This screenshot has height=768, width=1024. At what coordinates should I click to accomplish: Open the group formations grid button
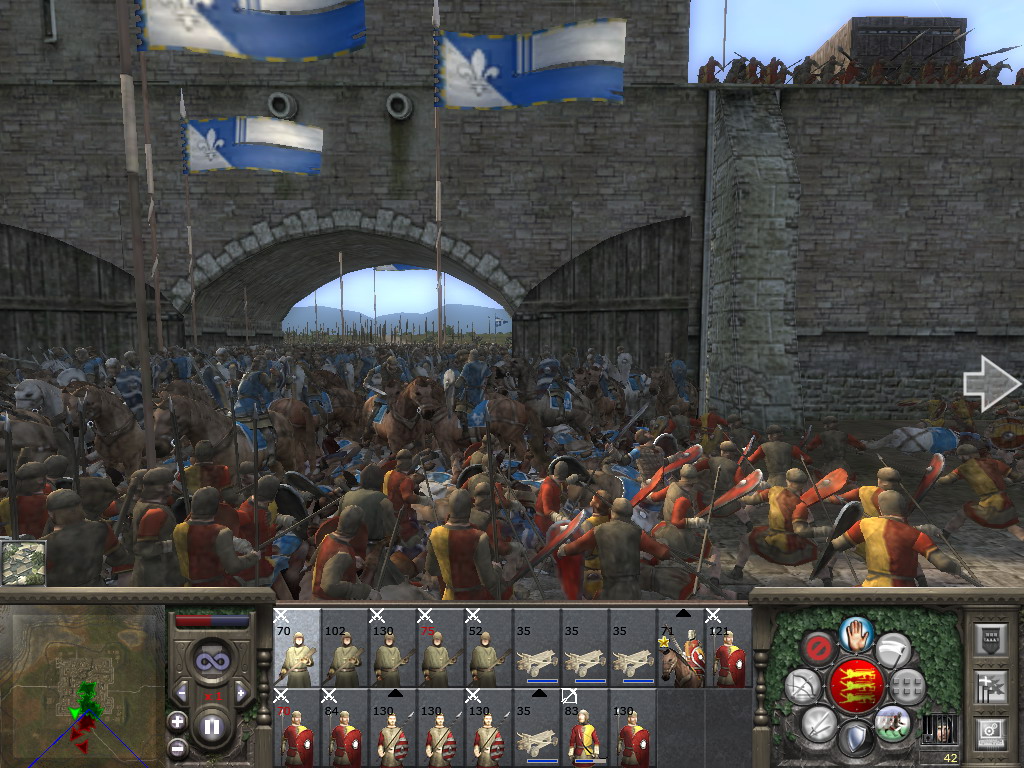(907, 686)
